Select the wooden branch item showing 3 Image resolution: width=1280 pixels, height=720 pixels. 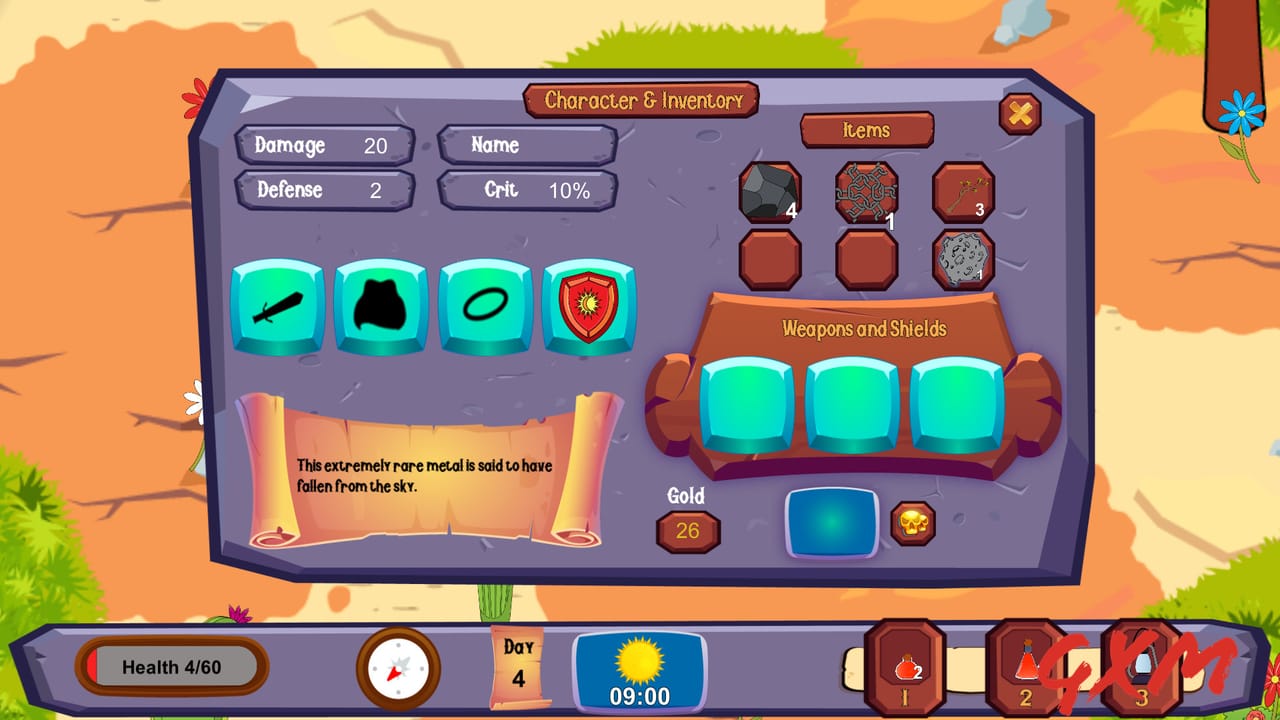(963, 190)
